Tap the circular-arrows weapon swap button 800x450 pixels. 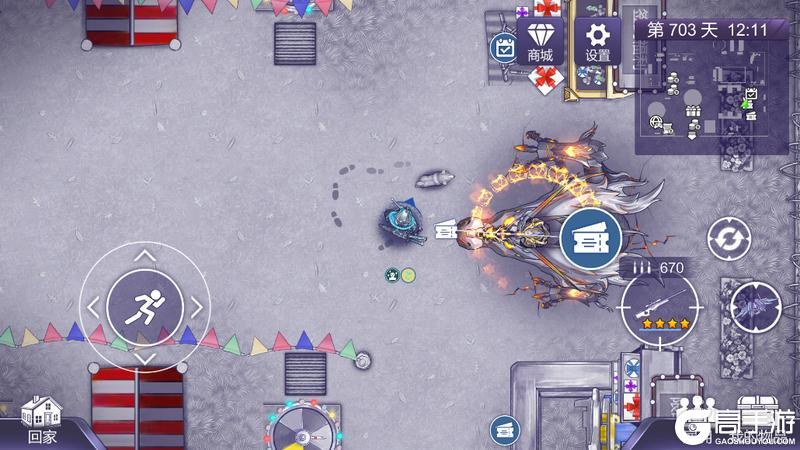tap(729, 240)
